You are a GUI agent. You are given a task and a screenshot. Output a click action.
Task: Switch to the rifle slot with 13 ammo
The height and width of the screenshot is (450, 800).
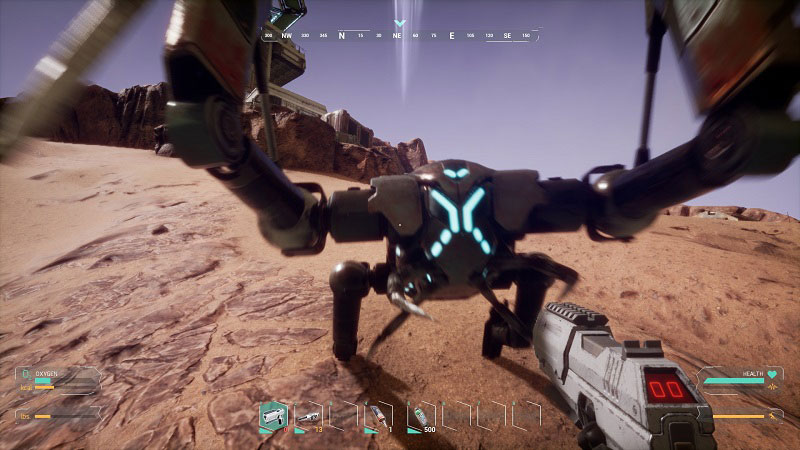point(307,415)
